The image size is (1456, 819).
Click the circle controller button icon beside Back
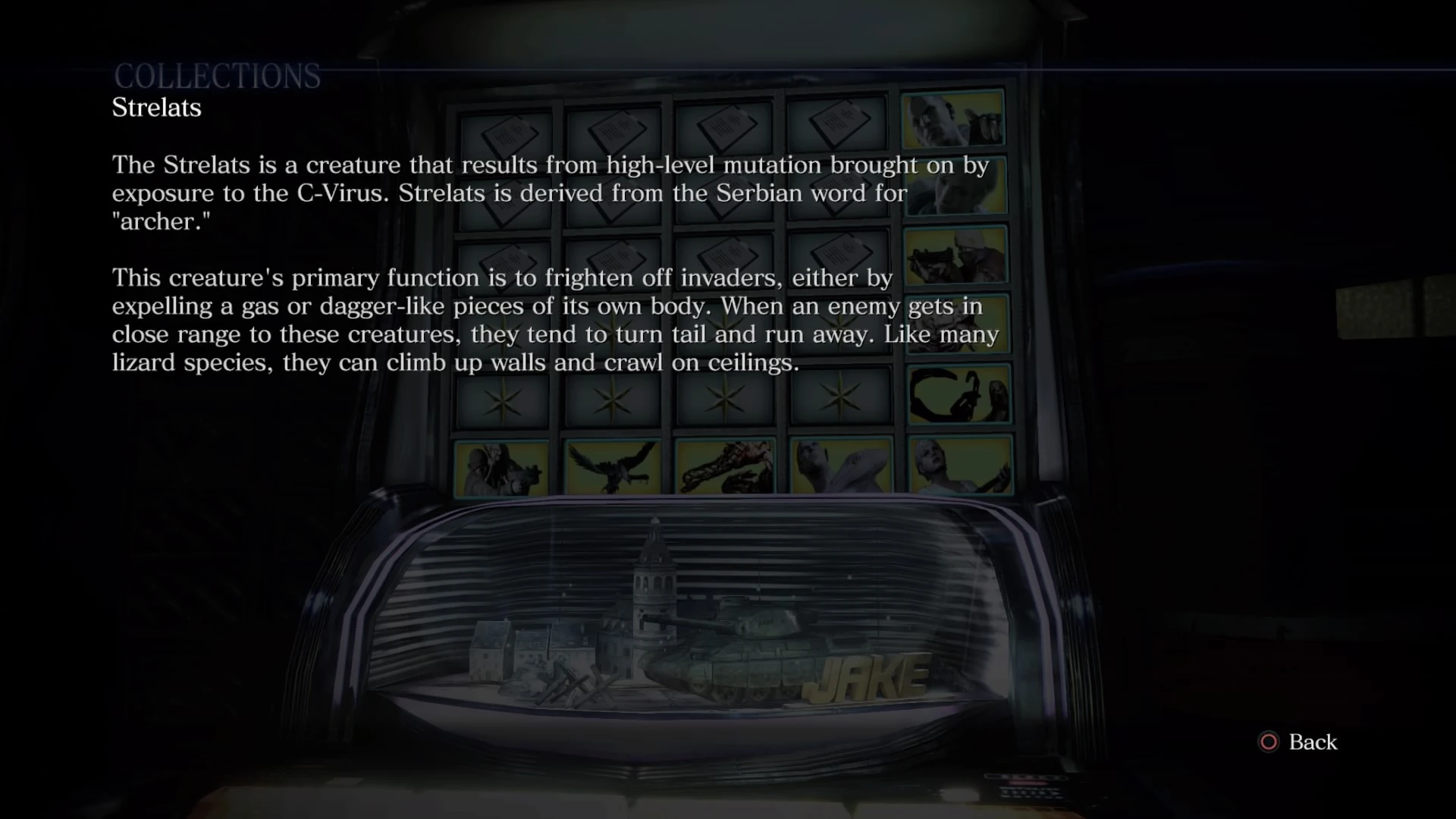(x=1269, y=742)
